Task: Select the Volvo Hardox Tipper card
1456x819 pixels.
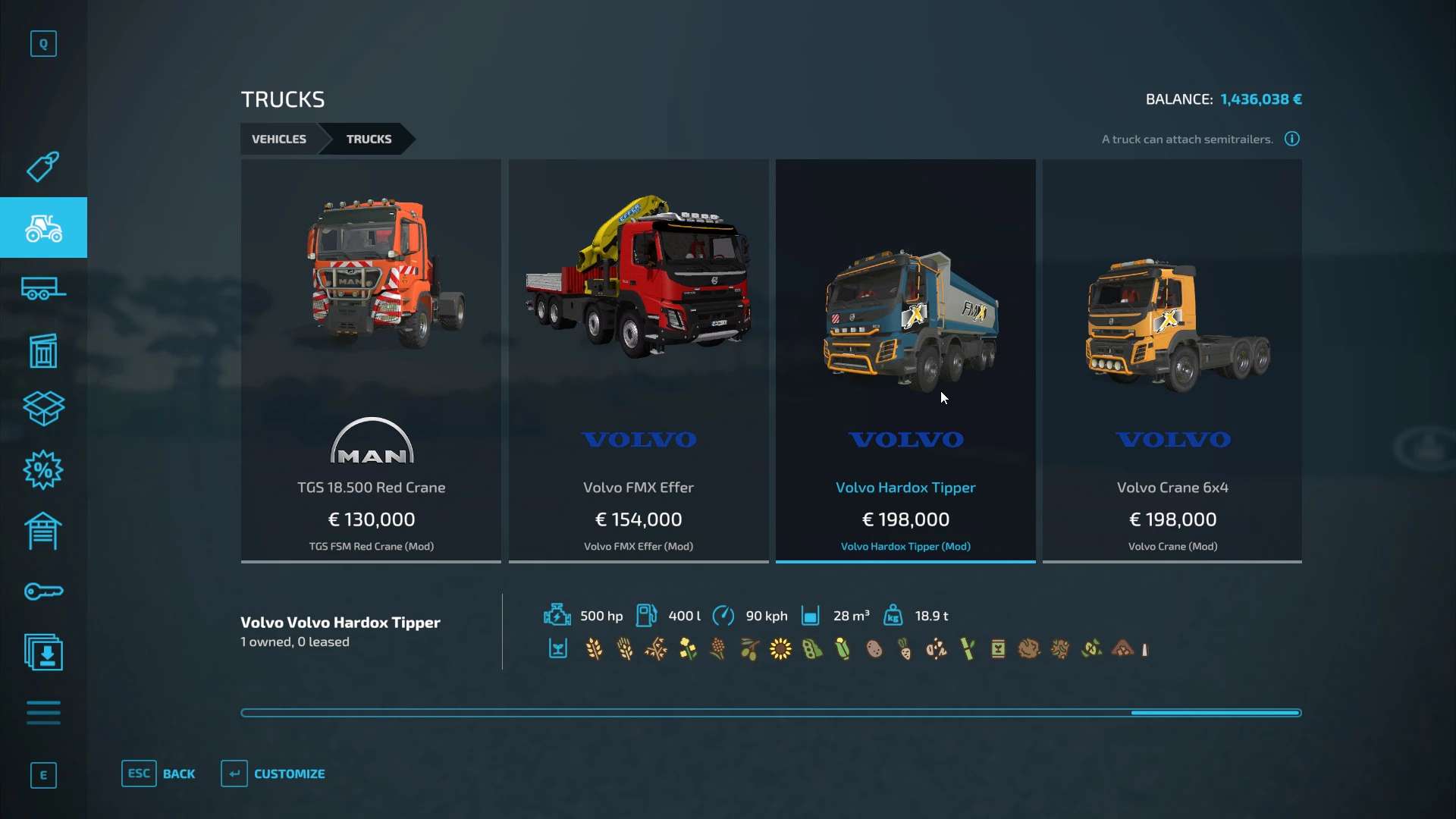Action: tap(905, 360)
